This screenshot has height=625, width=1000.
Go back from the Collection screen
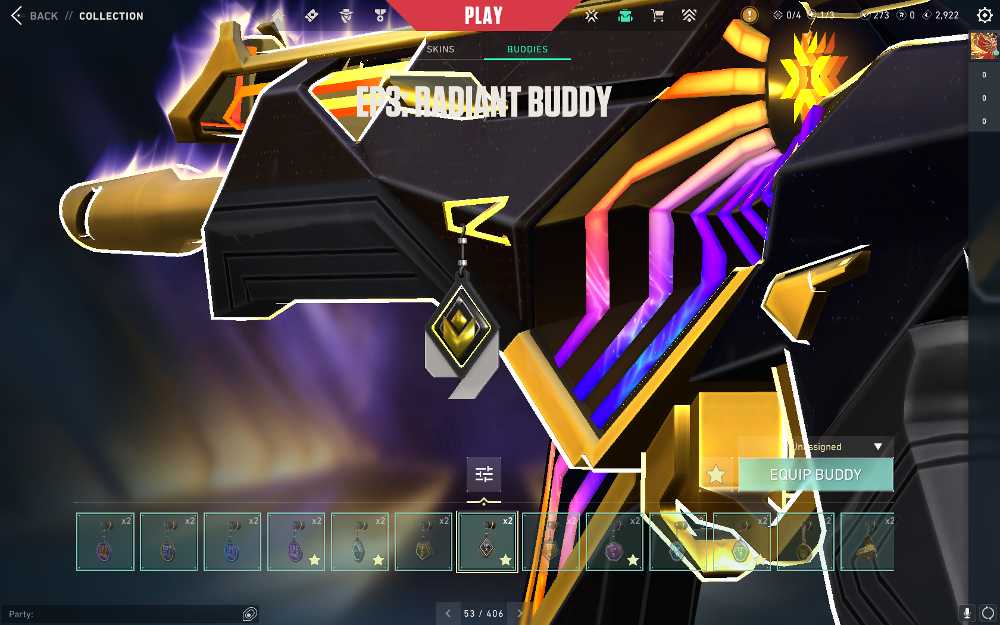[35, 16]
